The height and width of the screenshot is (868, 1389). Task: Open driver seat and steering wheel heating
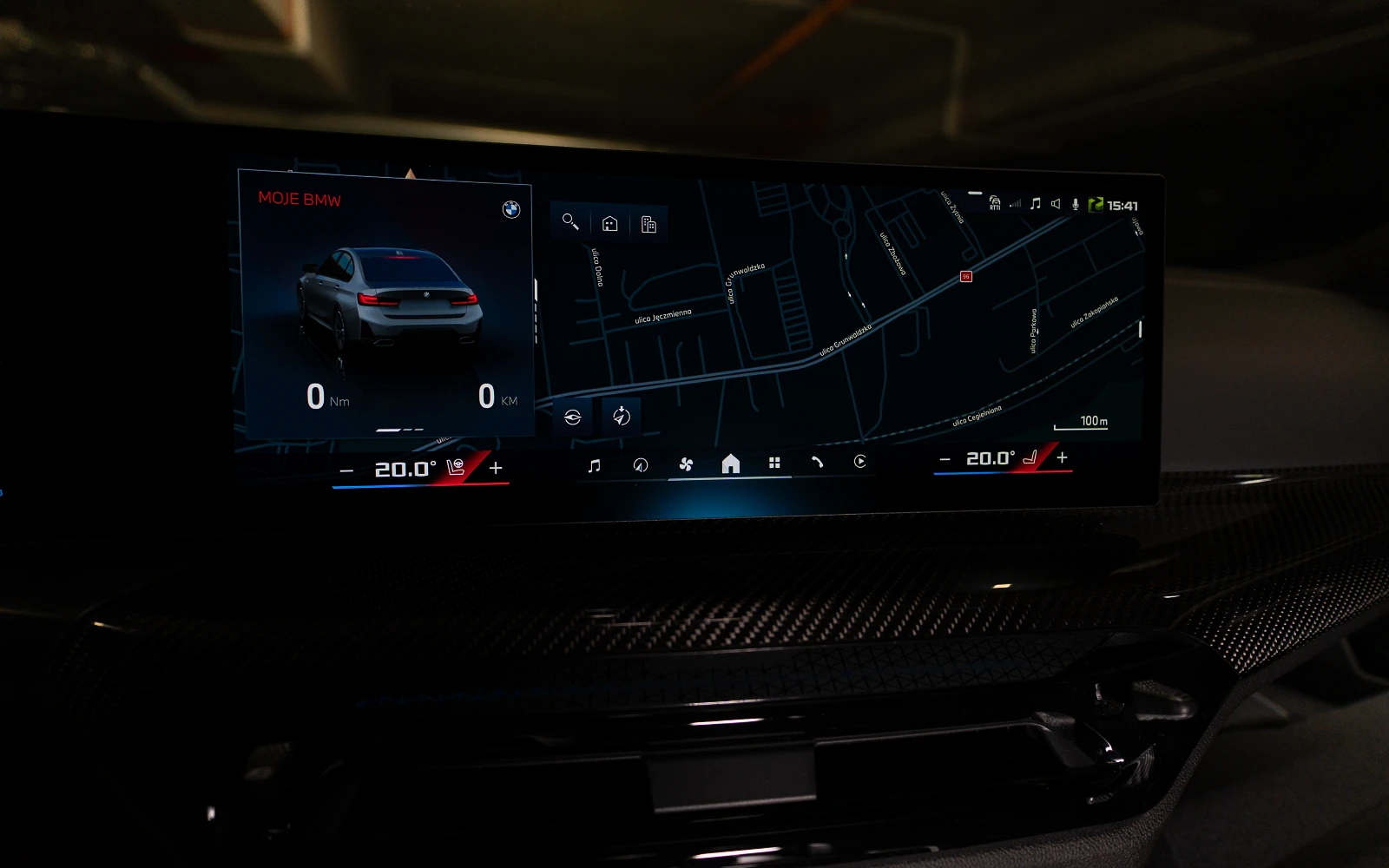coord(457,468)
